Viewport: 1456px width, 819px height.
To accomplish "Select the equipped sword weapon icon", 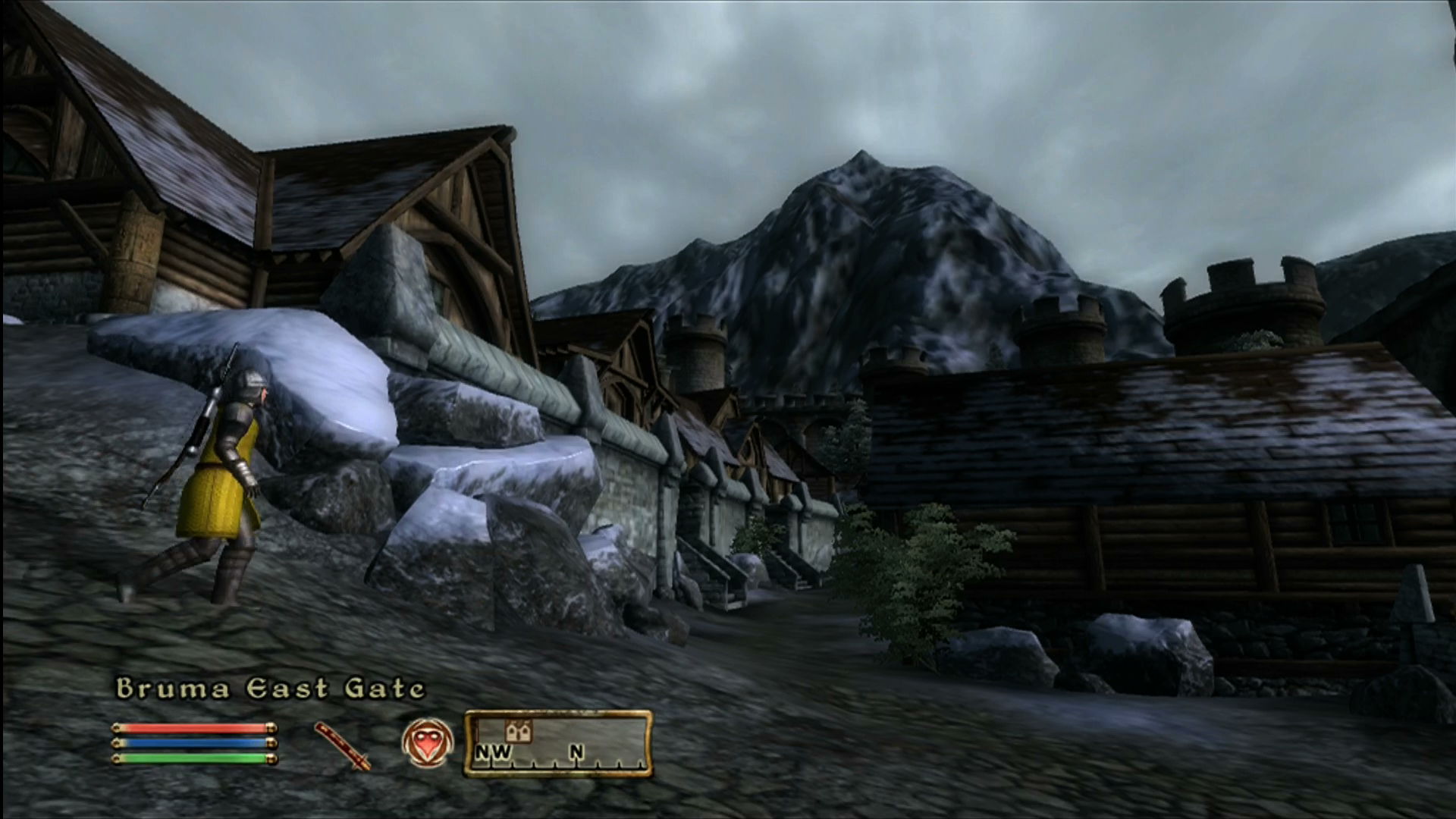I will click(343, 746).
